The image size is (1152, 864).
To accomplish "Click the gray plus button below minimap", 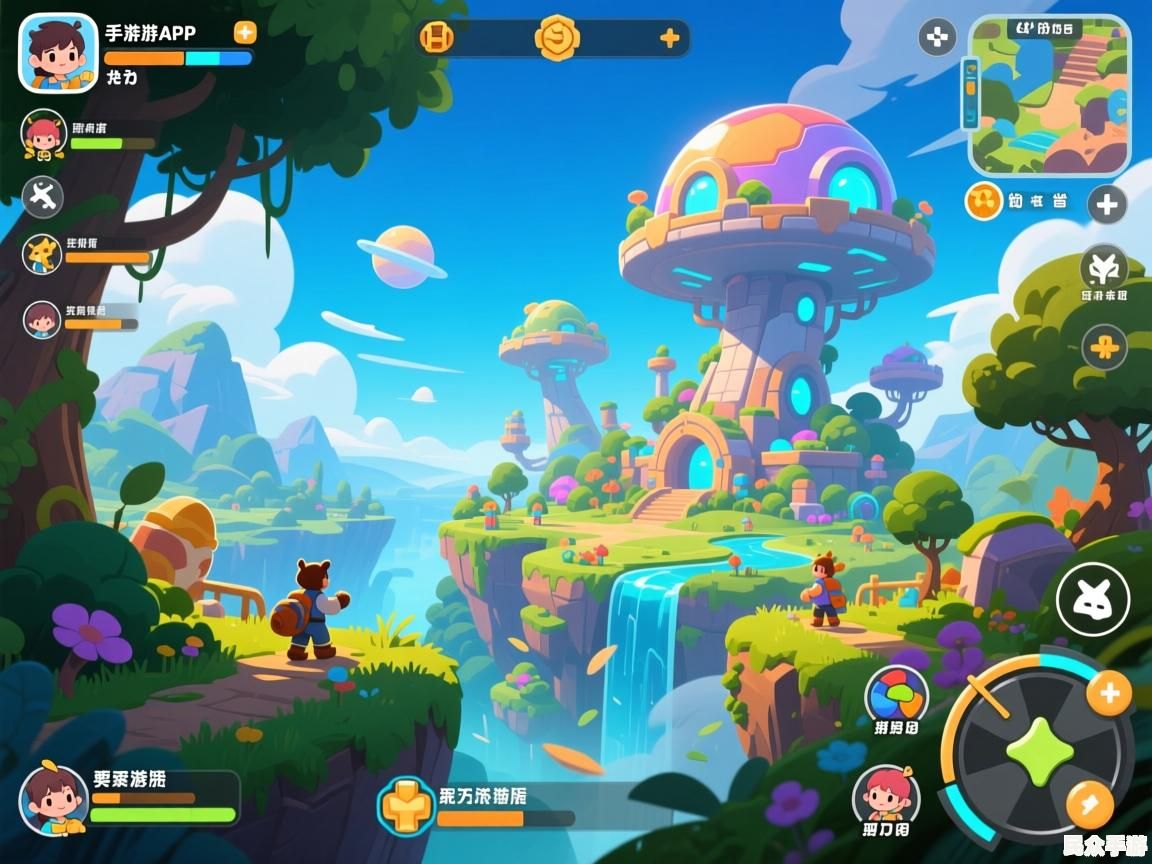I will 1106,205.
